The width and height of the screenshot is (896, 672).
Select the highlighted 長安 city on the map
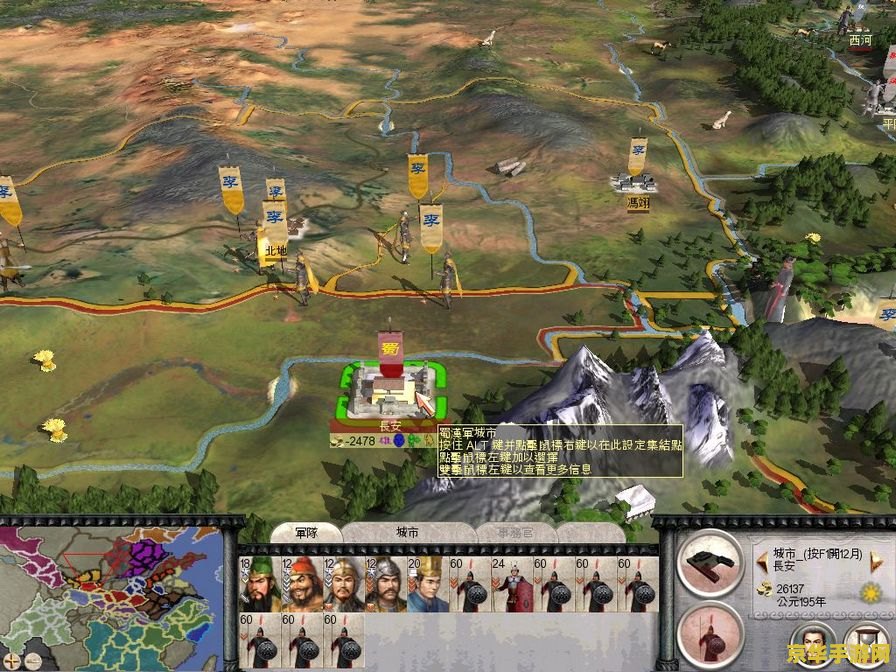(390, 390)
